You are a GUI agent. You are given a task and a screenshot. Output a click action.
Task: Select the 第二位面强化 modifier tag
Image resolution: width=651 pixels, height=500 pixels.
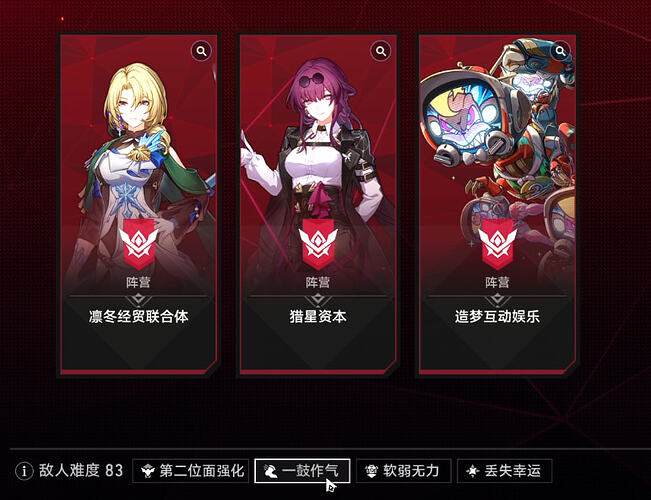(190, 470)
